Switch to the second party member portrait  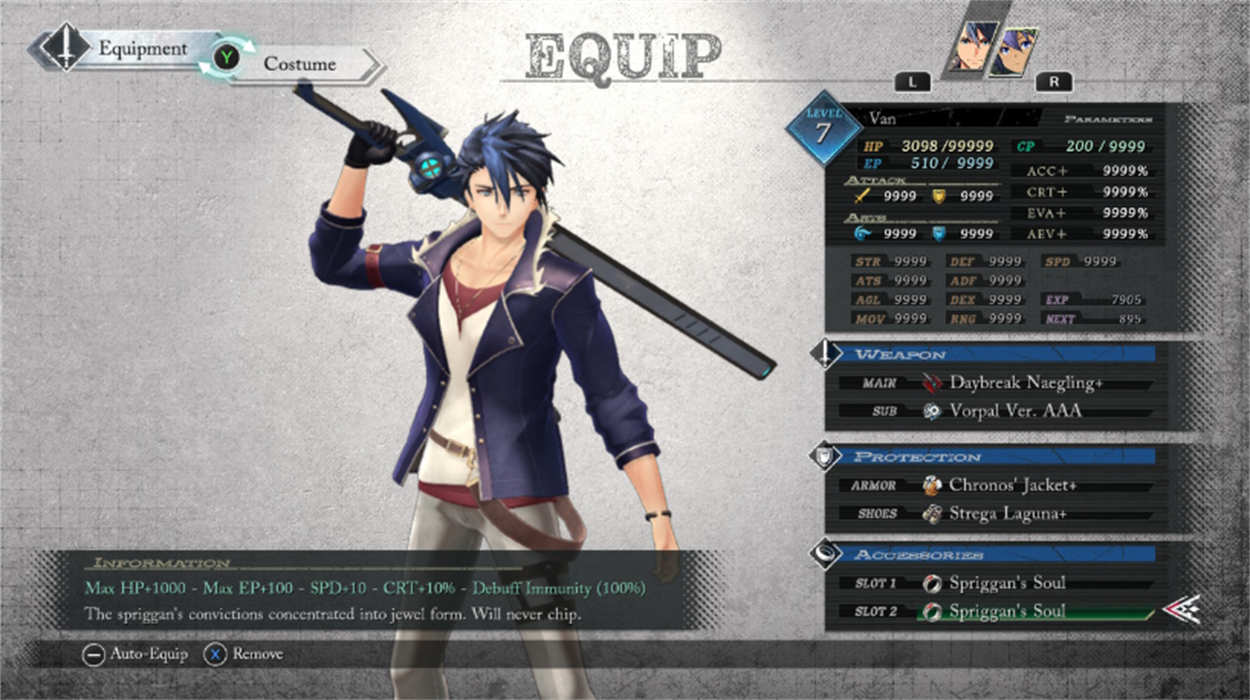pyautogui.click(x=1014, y=52)
